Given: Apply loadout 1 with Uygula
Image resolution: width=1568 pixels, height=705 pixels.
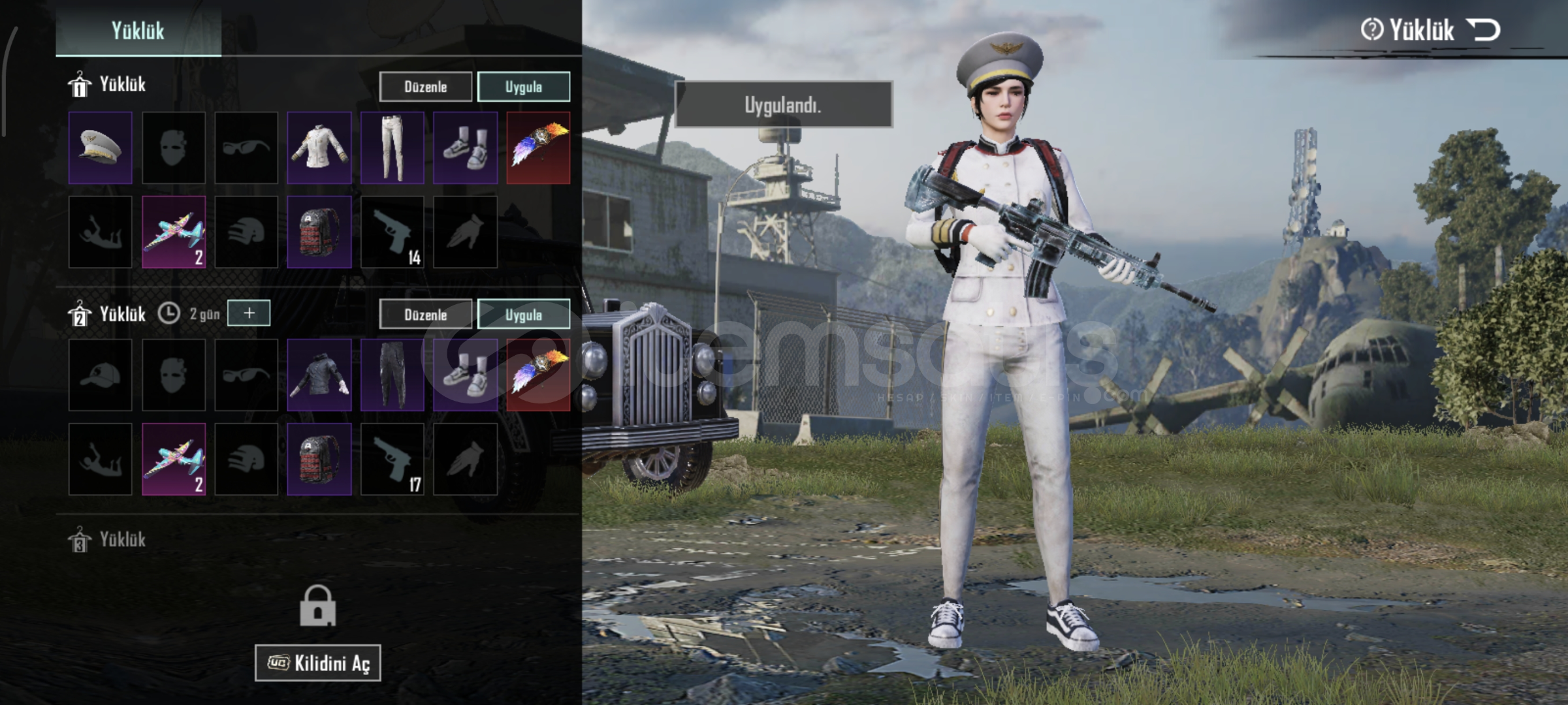Looking at the screenshot, I should coord(523,87).
